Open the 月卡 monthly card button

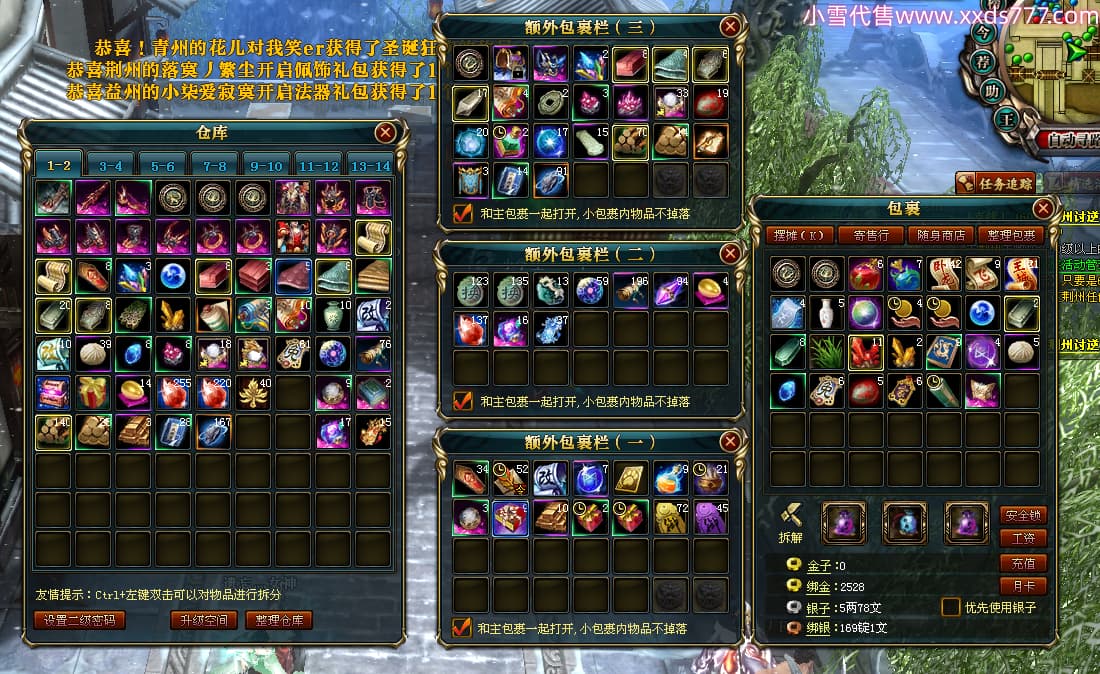pos(1023,587)
